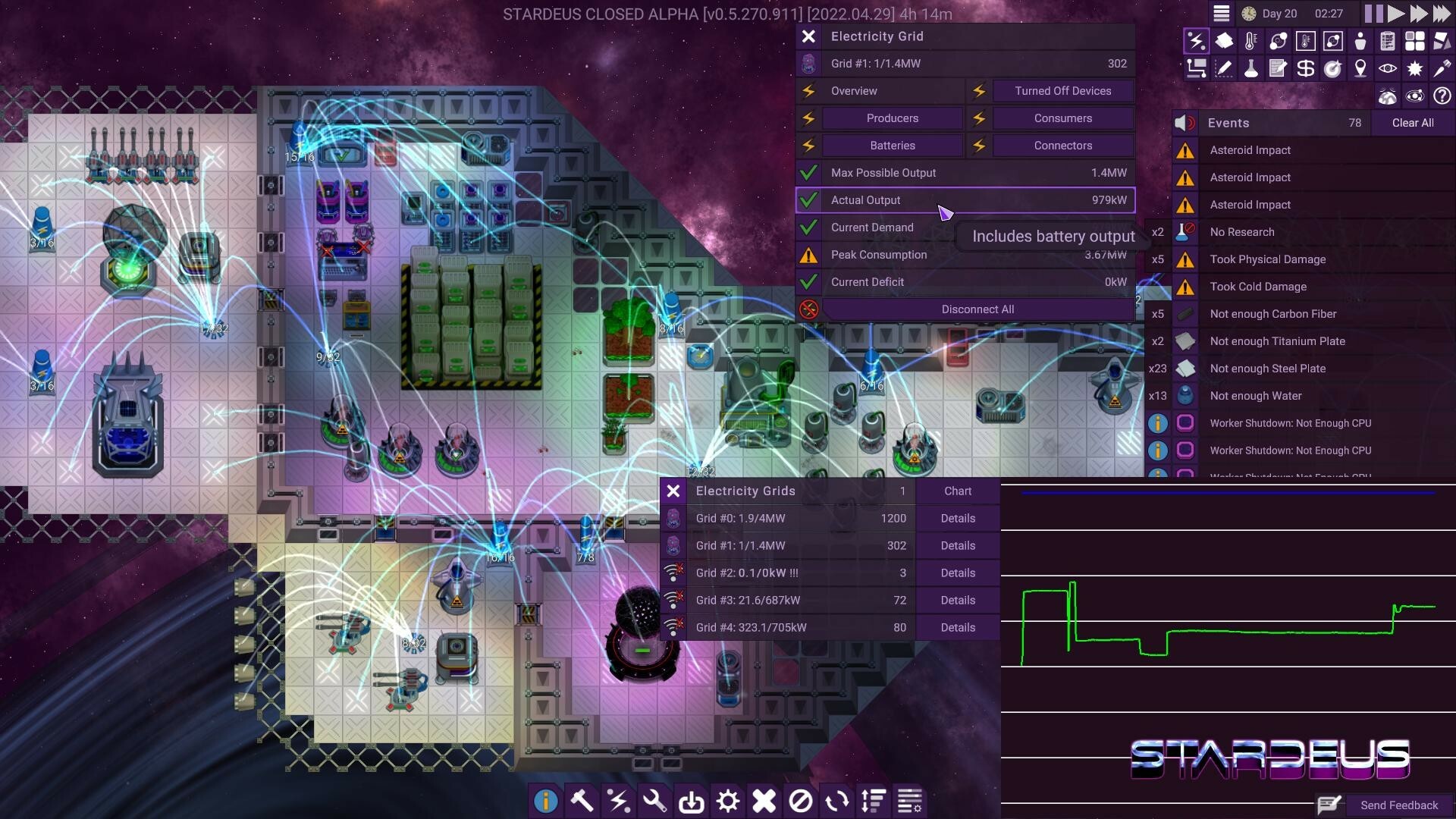Pause the game simulation

tap(1374, 13)
